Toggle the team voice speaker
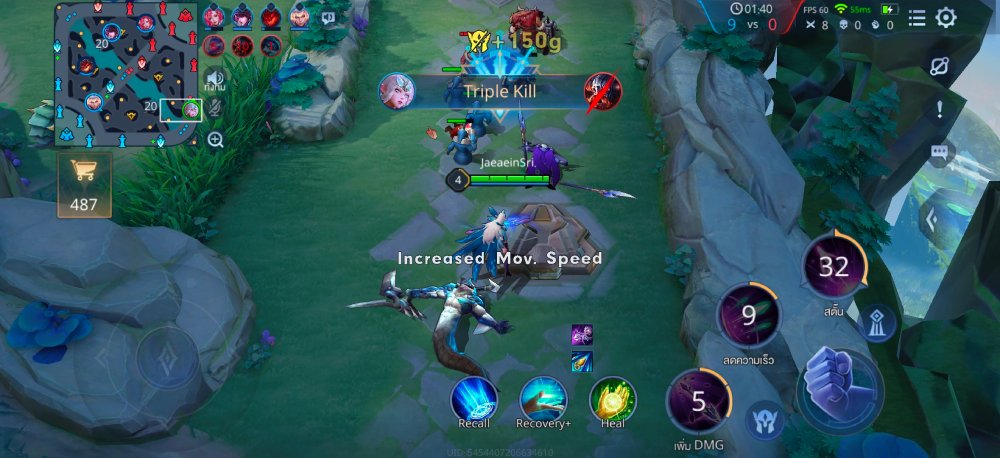The image size is (1000, 458). pyautogui.click(x=214, y=78)
